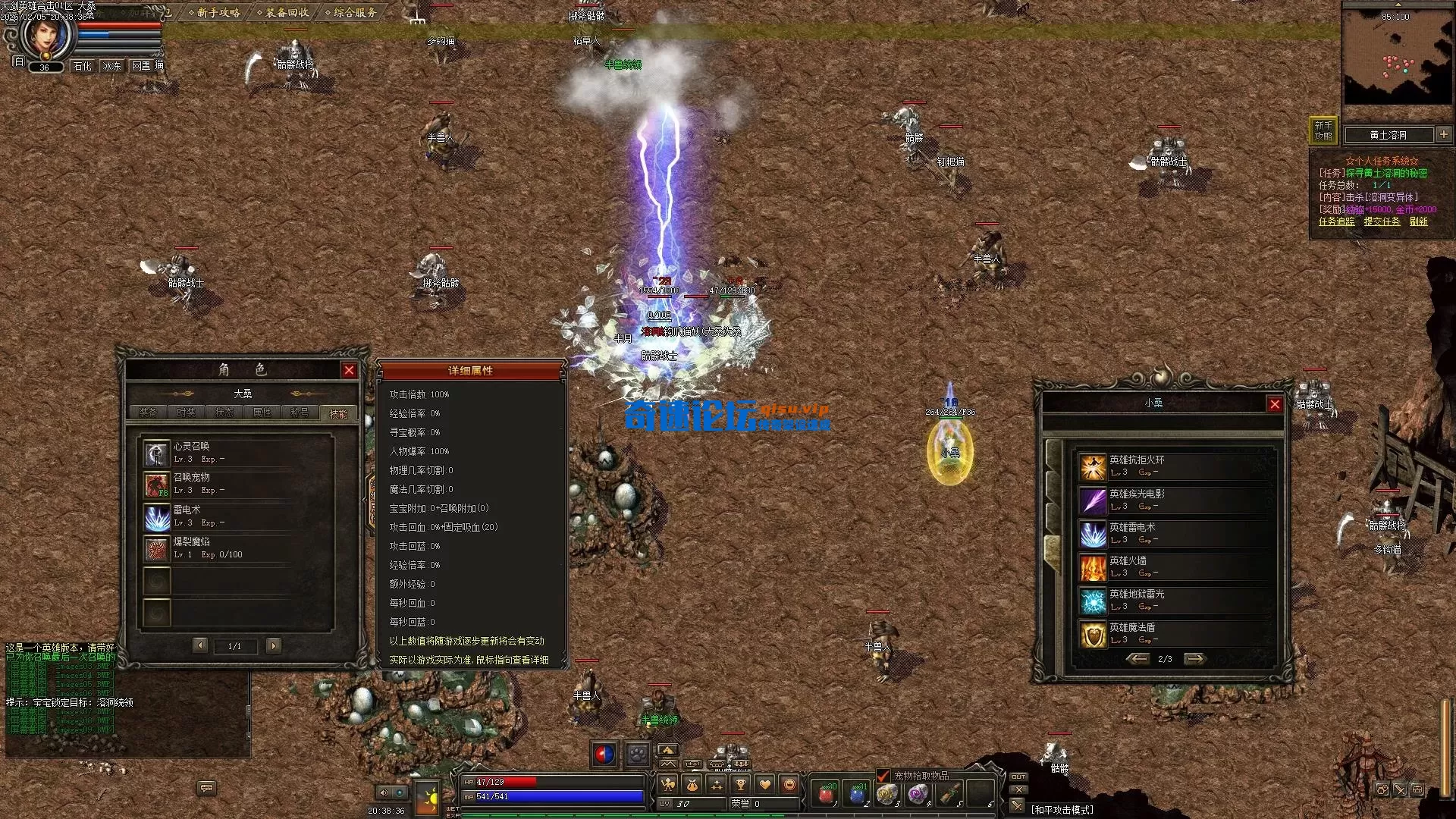This screenshot has width=1456, height=819.
Task: Close the 小桑 hero skill window
Action: [1275, 404]
